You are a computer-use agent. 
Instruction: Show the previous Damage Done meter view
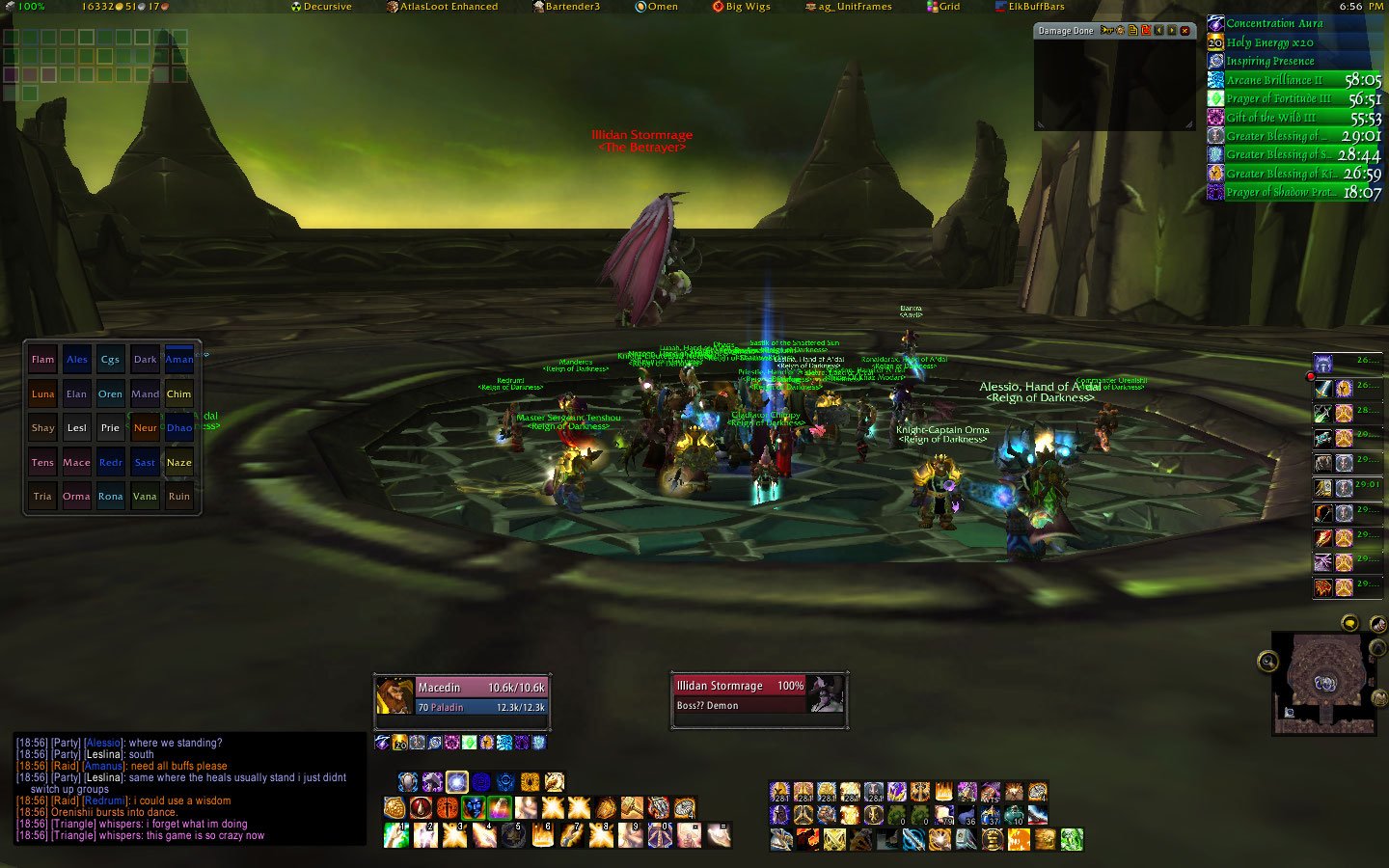click(x=1158, y=31)
